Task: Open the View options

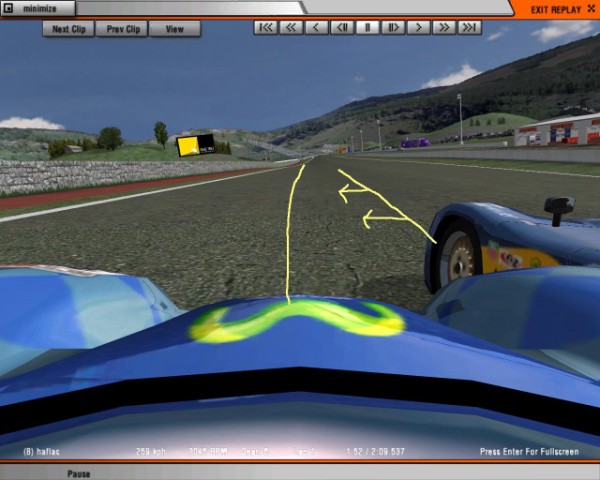Action: point(174,29)
